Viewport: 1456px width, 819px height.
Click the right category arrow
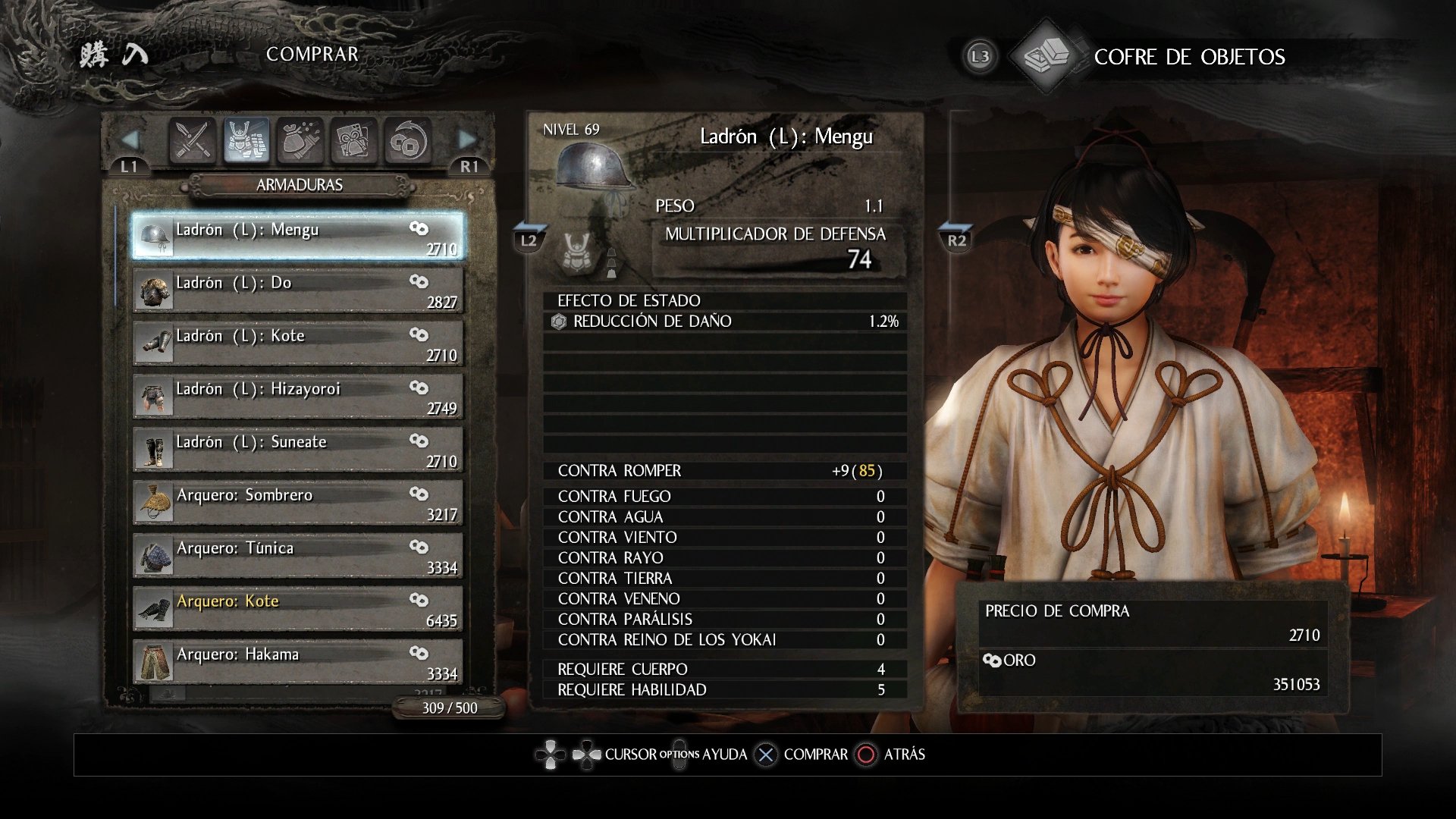pyautogui.click(x=467, y=140)
